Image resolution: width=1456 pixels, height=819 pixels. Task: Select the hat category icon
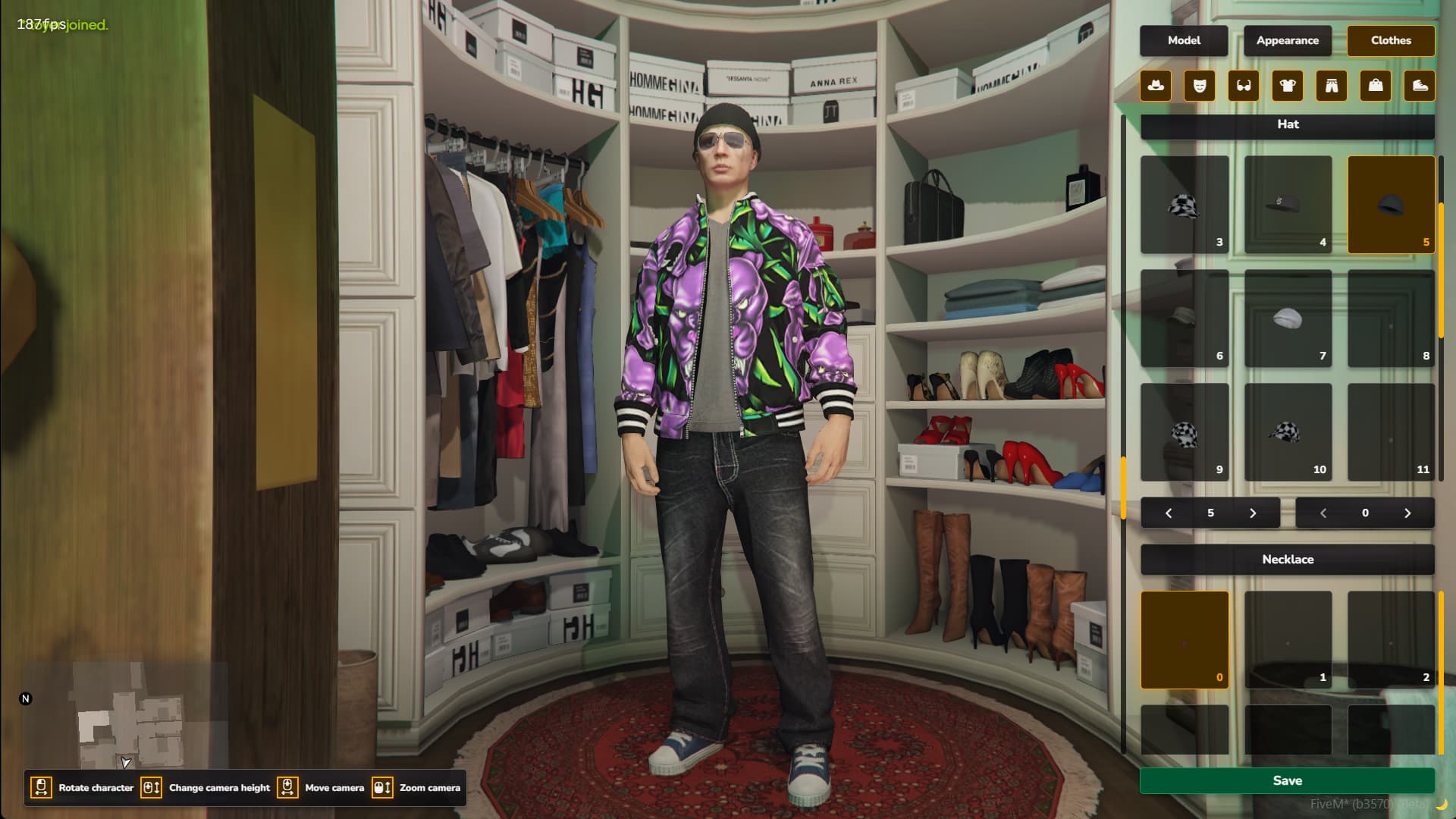[1155, 86]
